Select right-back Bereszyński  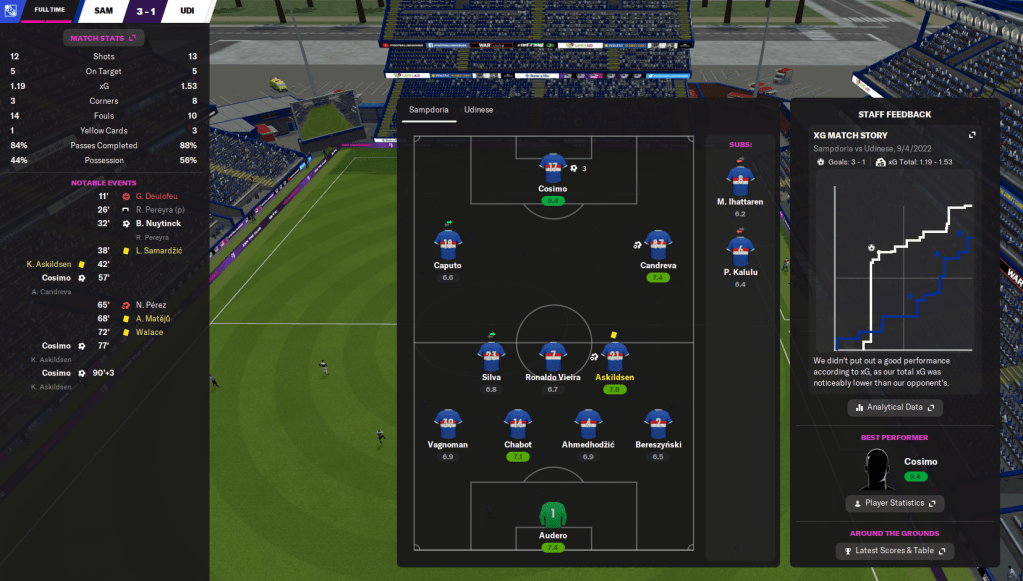coord(656,422)
